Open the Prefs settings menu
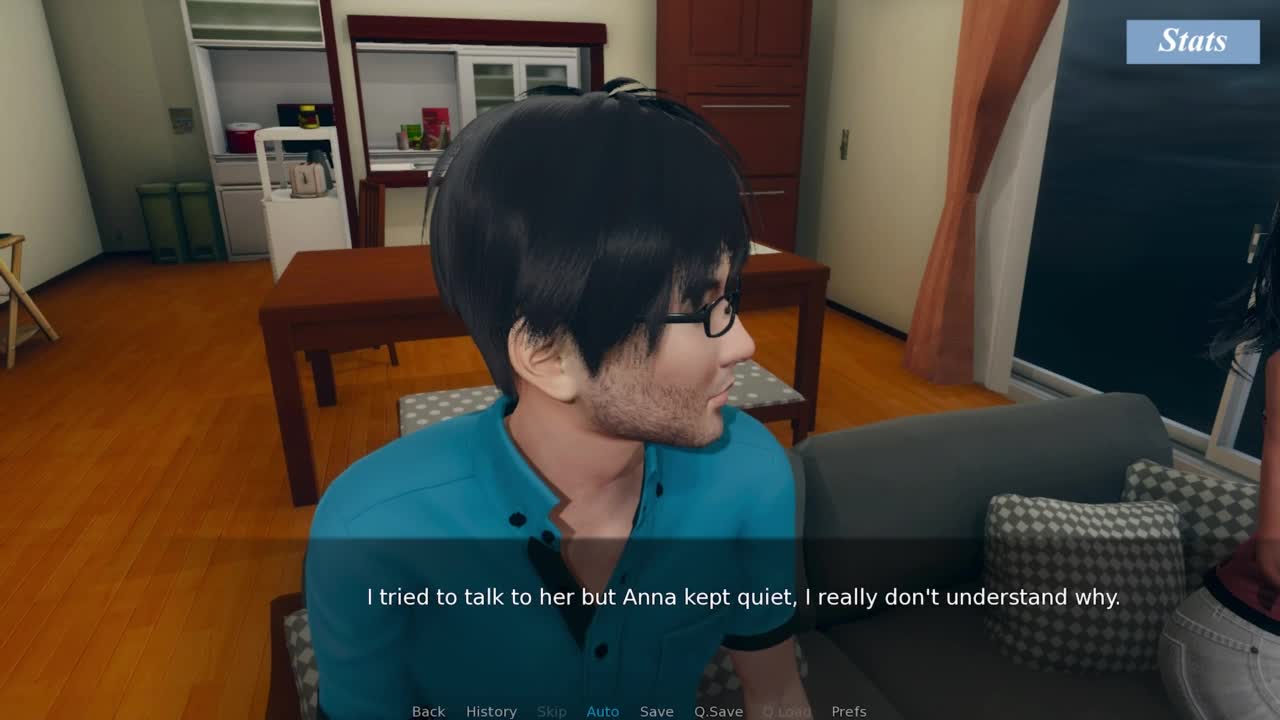Image resolution: width=1280 pixels, height=720 pixels. click(849, 711)
